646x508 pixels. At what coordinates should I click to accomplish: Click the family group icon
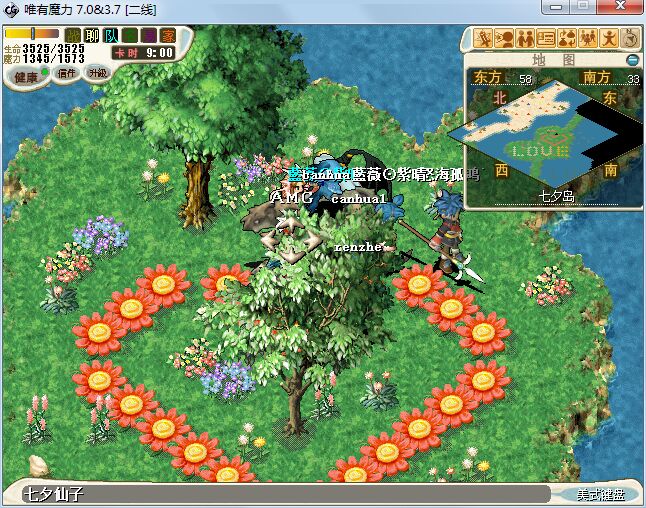(x=589, y=39)
